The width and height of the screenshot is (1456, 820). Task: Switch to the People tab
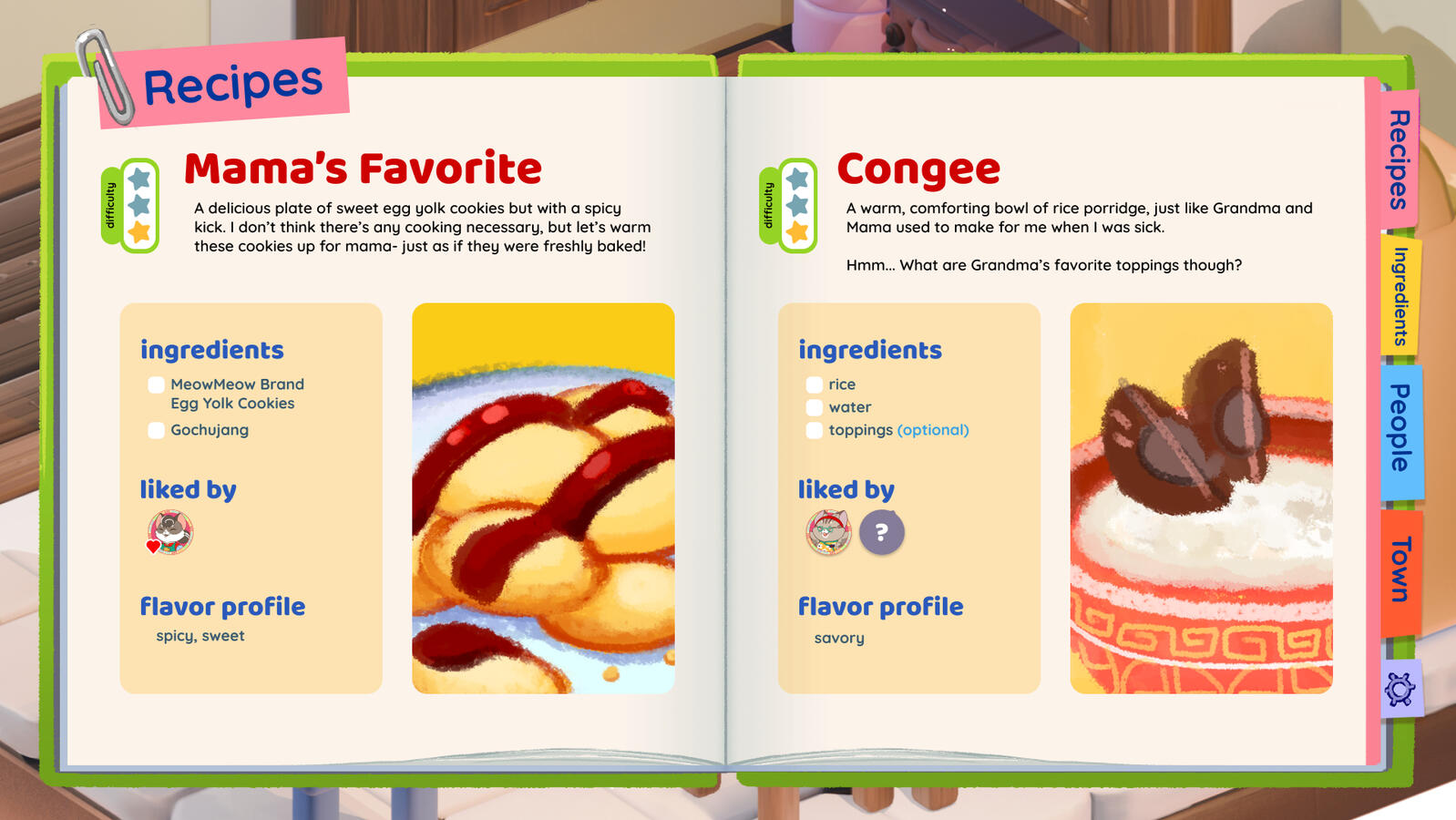(1400, 428)
